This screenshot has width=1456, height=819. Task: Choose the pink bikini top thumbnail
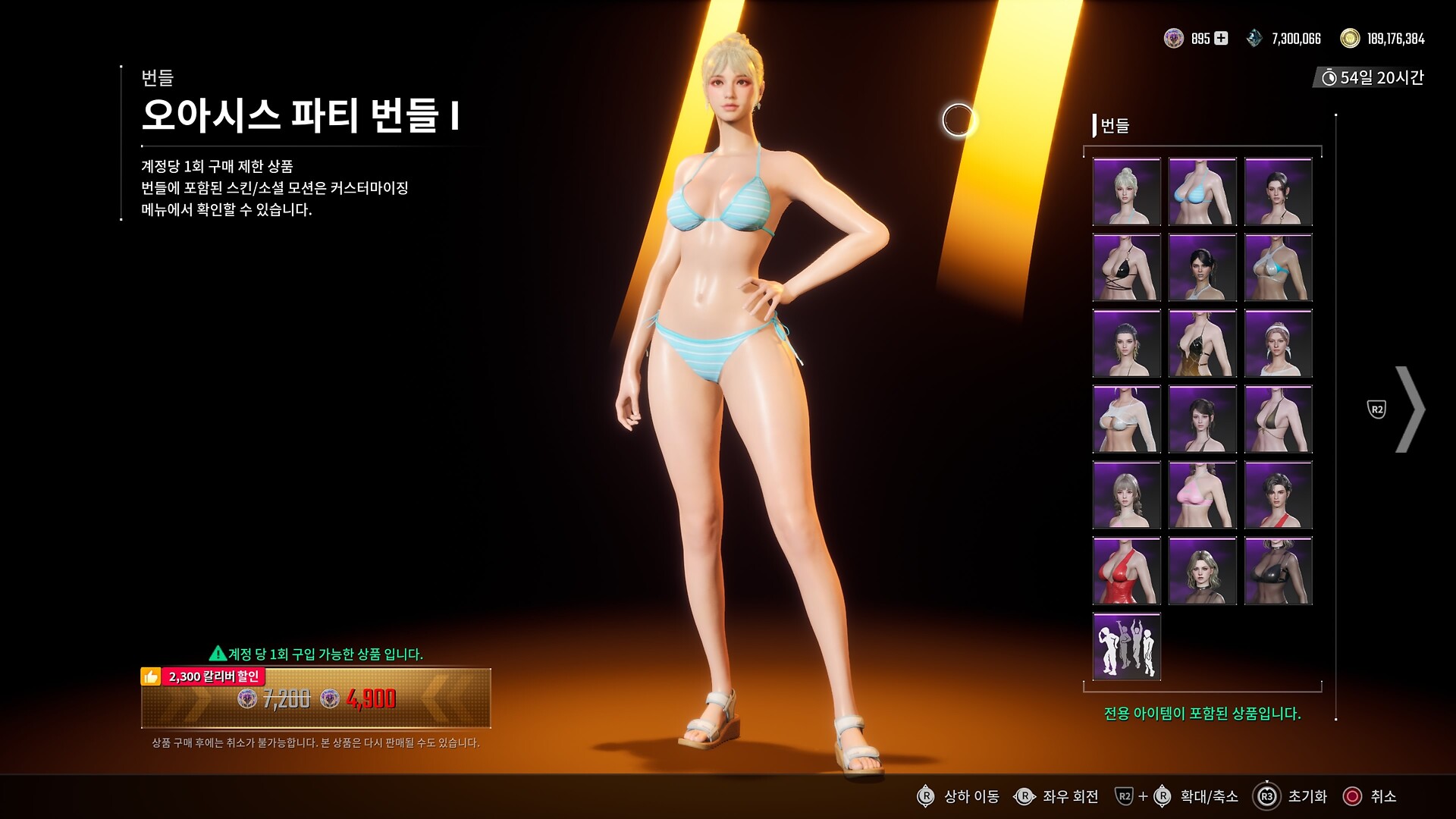1202,495
